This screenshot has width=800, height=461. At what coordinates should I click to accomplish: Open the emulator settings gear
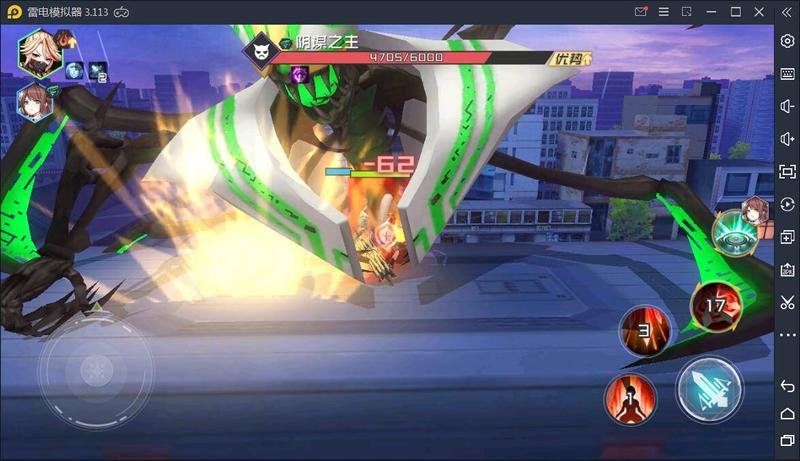point(787,41)
